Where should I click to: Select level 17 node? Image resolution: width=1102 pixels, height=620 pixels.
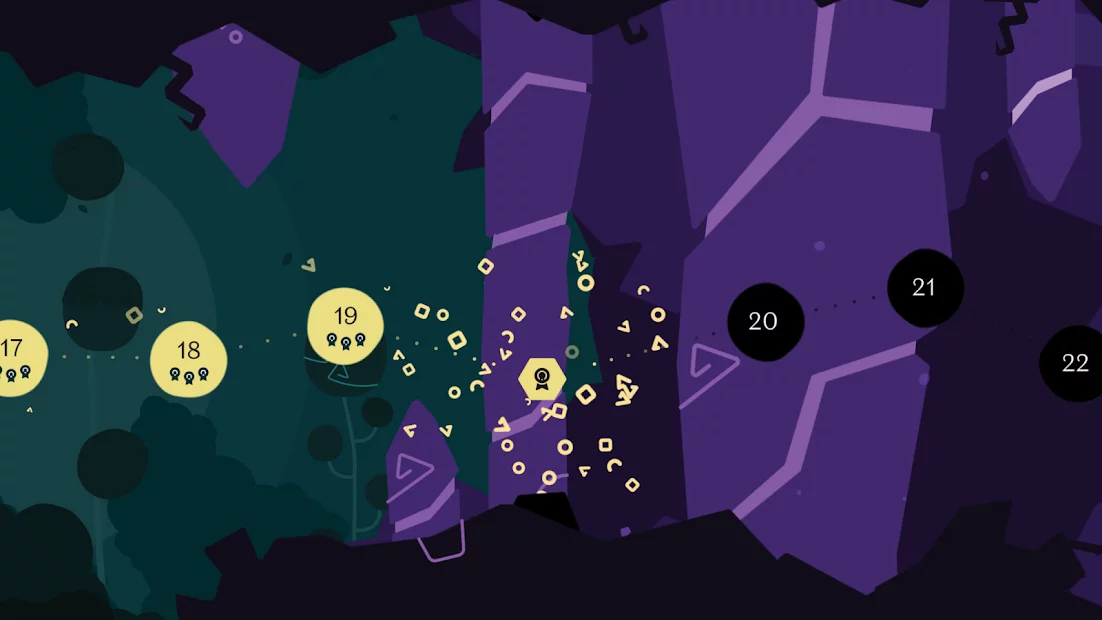click(x=14, y=357)
